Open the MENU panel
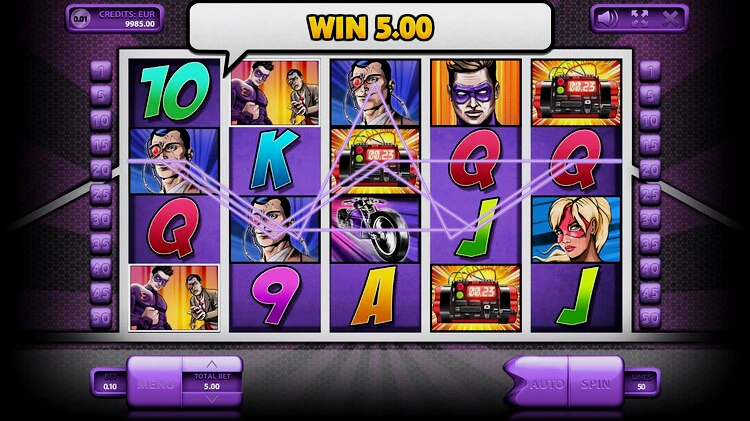The image size is (750, 421). 155,383
